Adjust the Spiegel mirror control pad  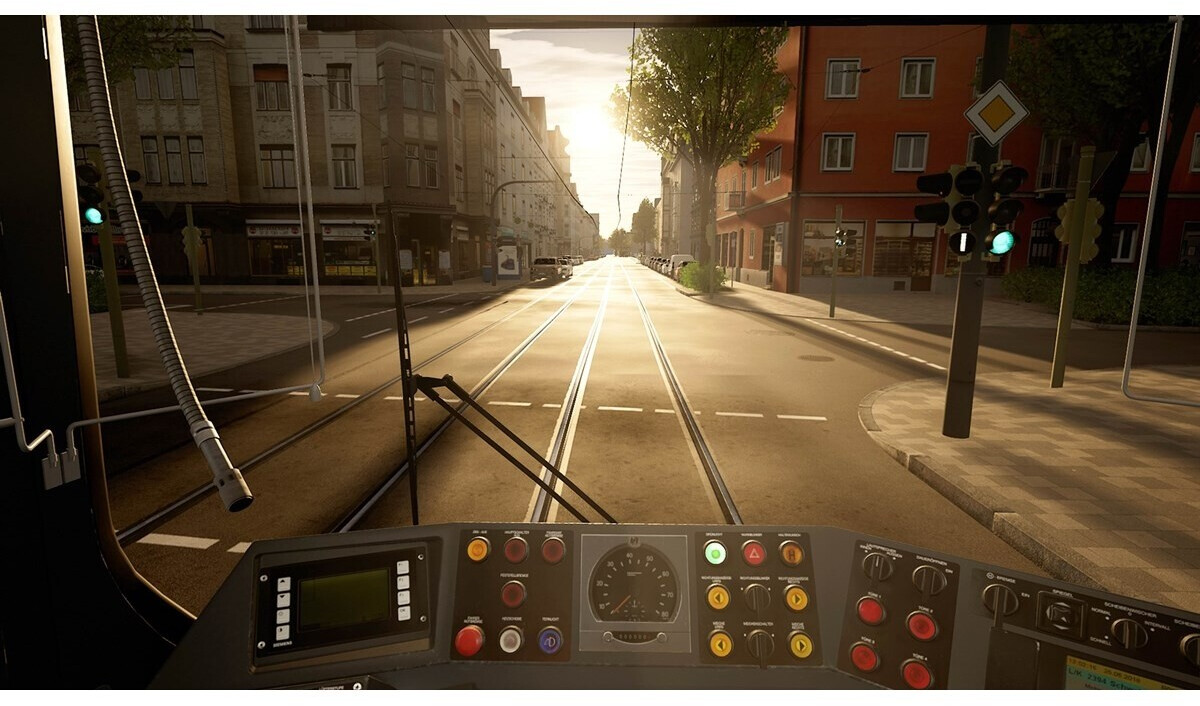tap(1060, 614)
